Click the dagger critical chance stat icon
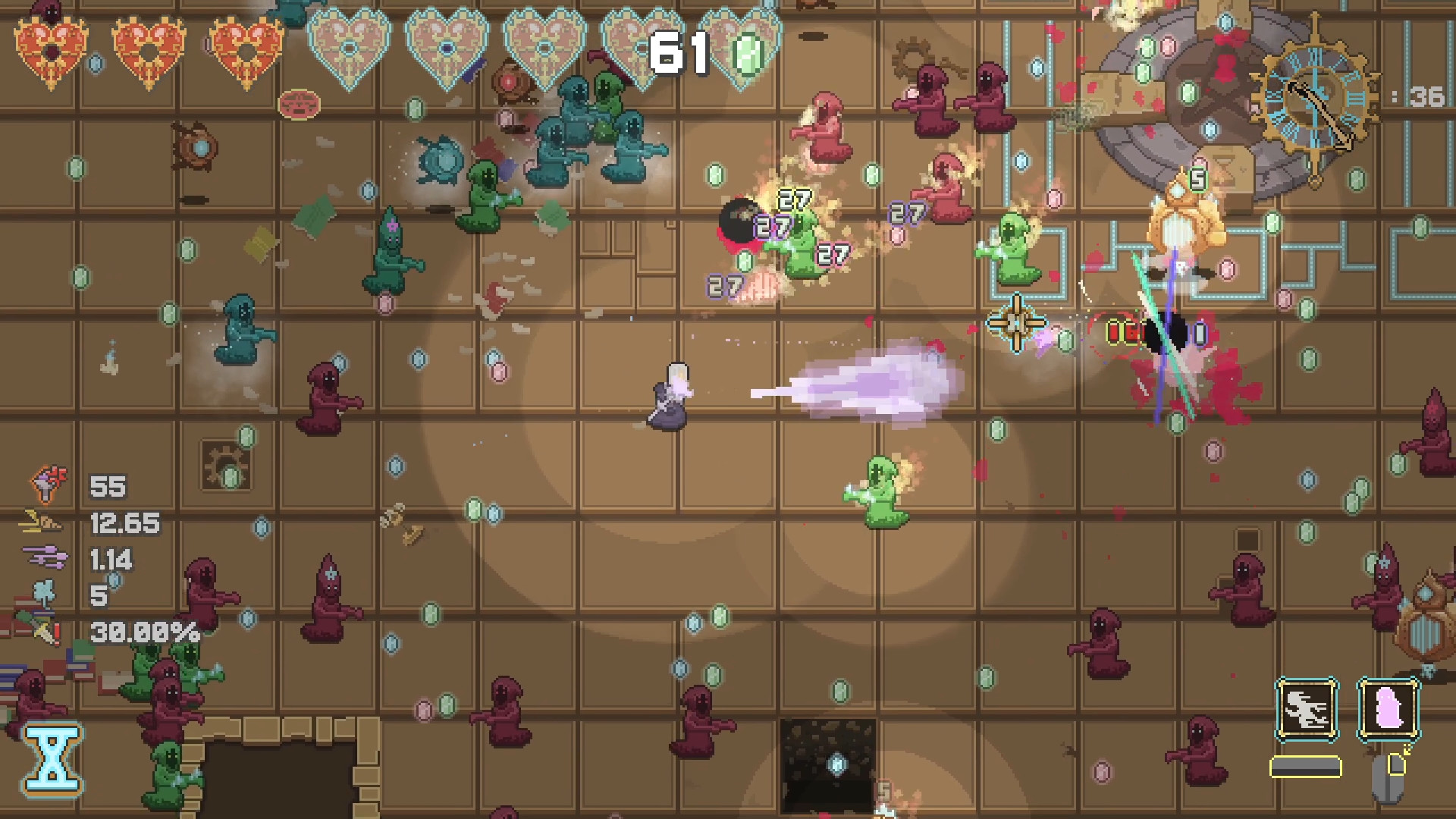1456x819 pixels. [47, 631]
